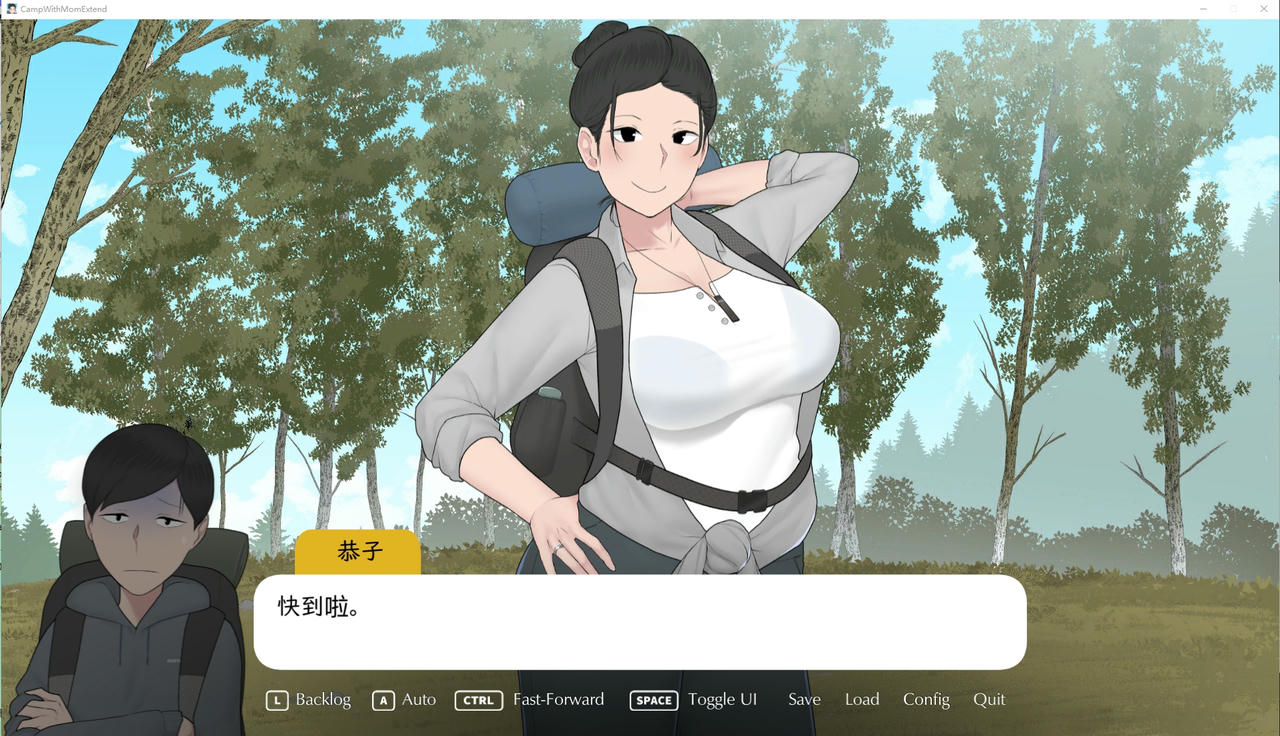Minimize the game window
Screen dimensions: 1280x736
tap(1203, 9)
